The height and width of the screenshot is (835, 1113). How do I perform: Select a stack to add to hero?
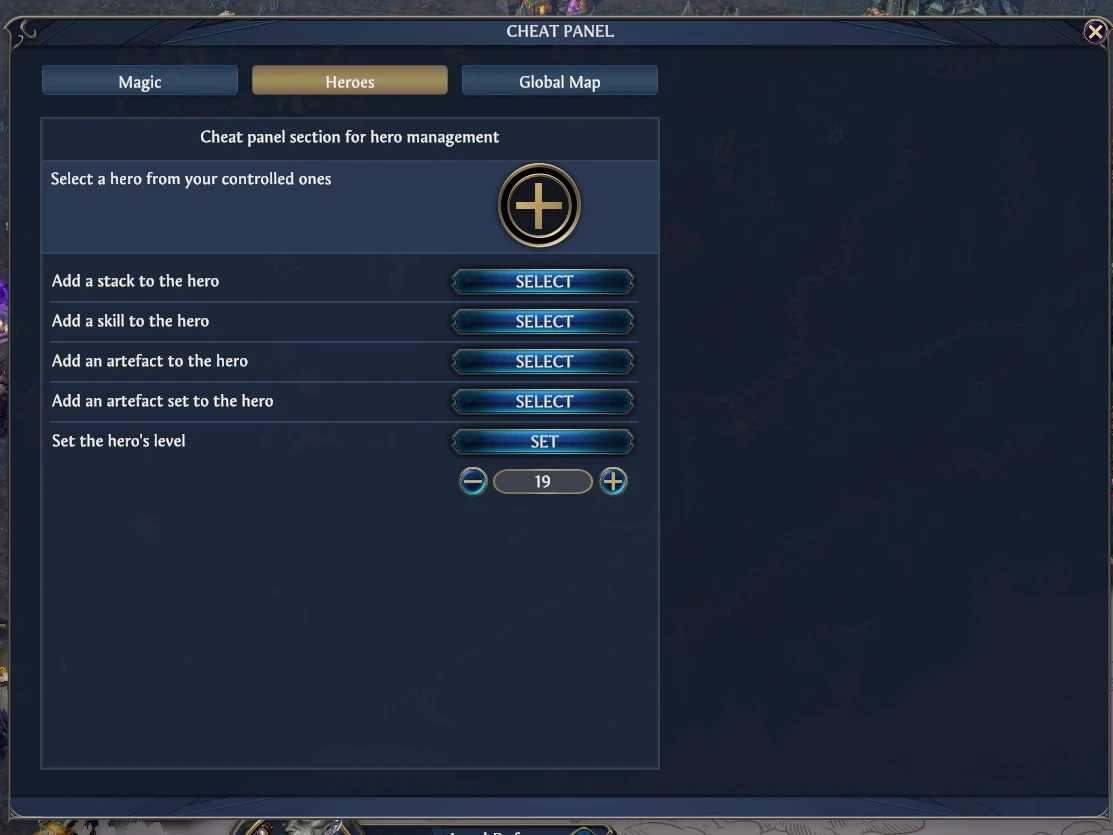point(543,282)
